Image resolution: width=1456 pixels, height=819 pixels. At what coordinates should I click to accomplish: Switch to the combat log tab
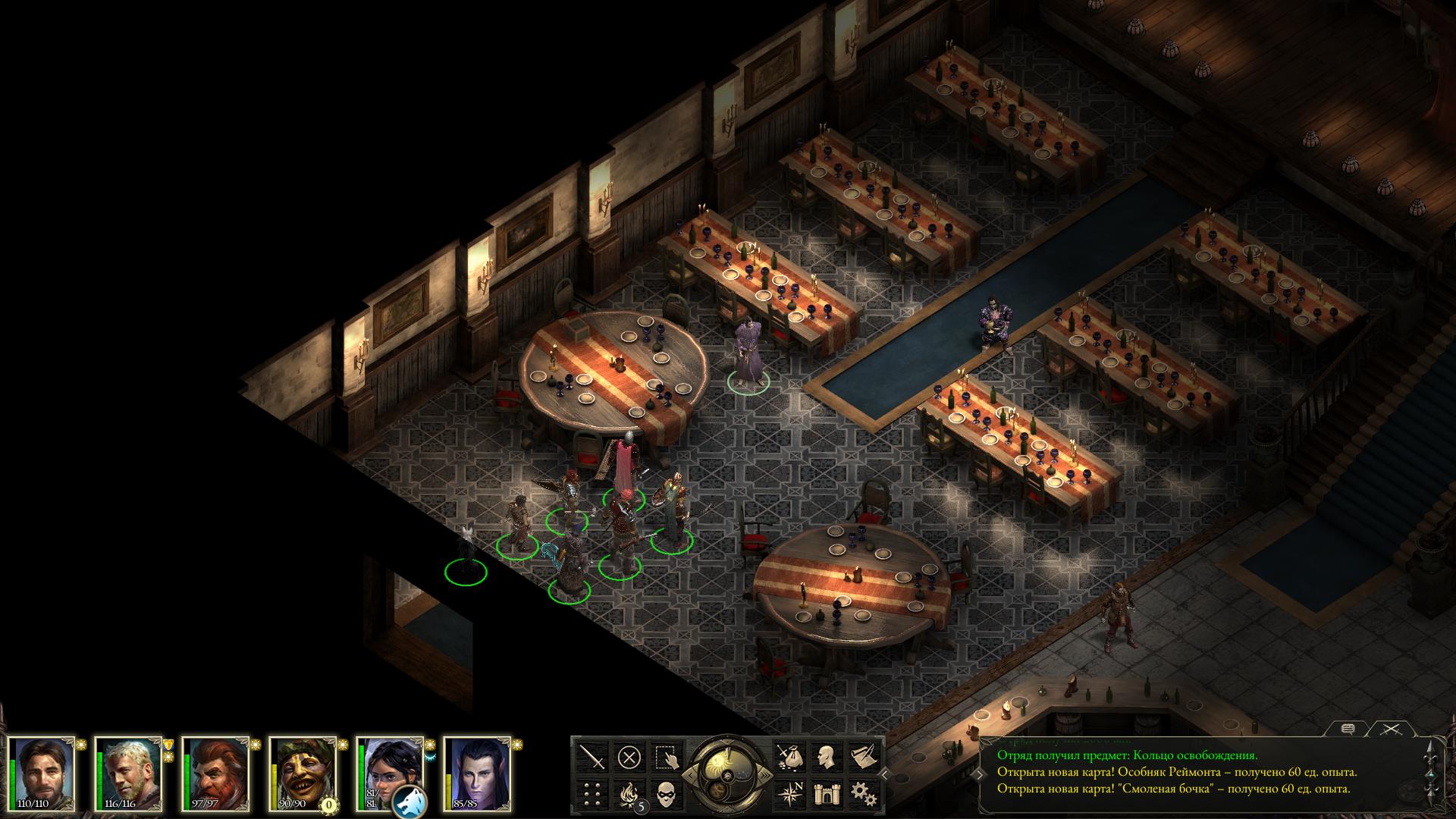coord(1389,730)
